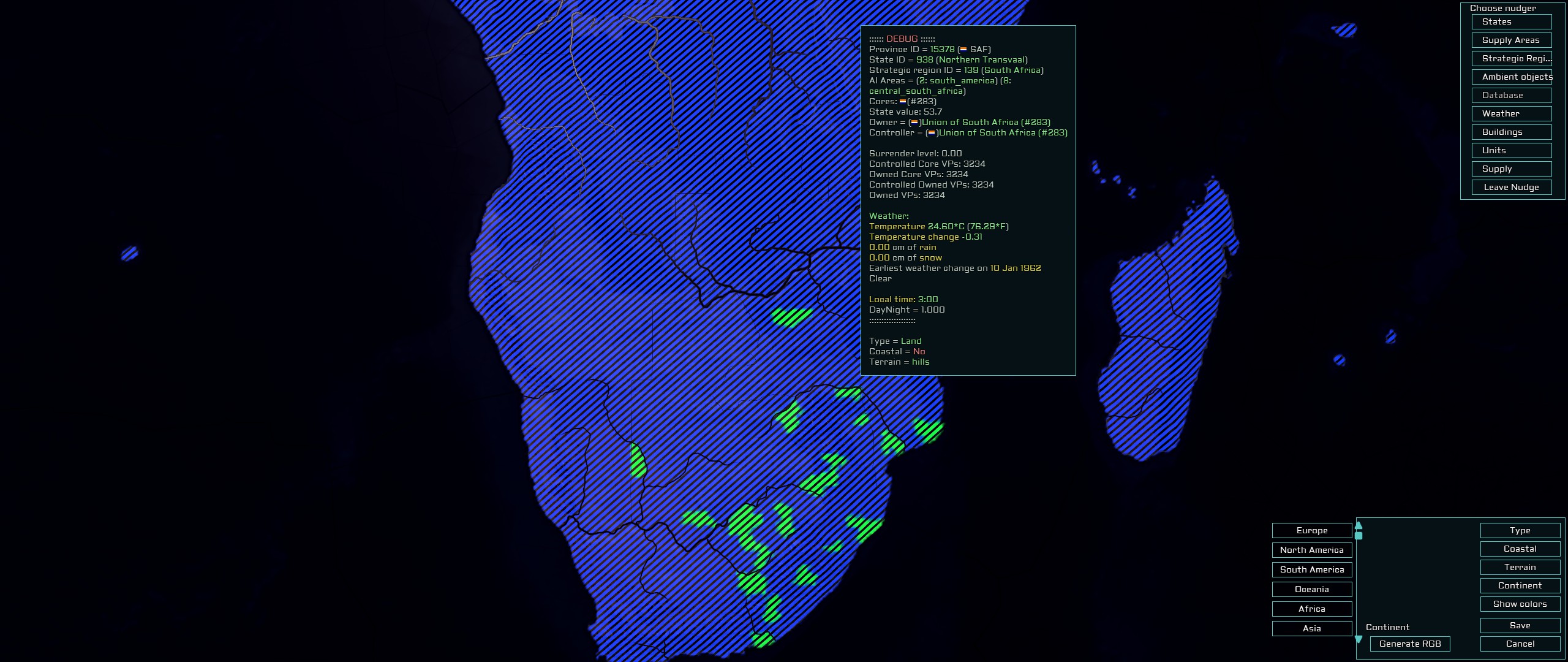Image resolution: width=1568 pixels, height=662 pixels.
Task: Click the SAF flag beside Province ID
Action: tap(963, 48)
